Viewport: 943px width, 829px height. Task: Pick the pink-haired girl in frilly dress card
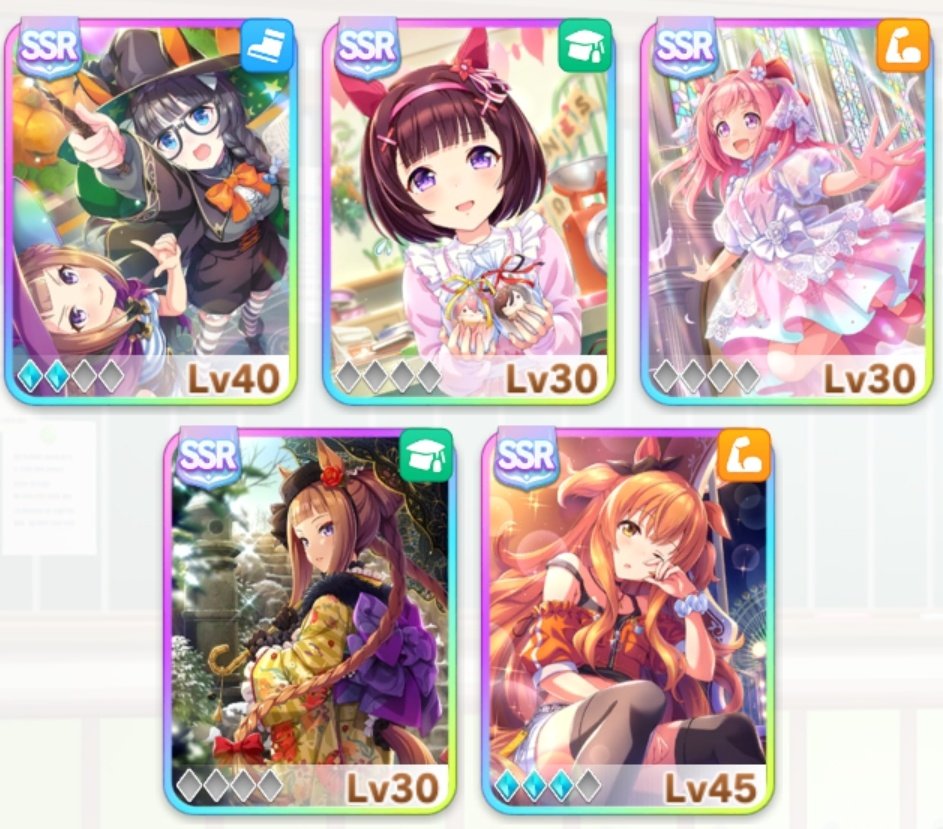point(786,210)
